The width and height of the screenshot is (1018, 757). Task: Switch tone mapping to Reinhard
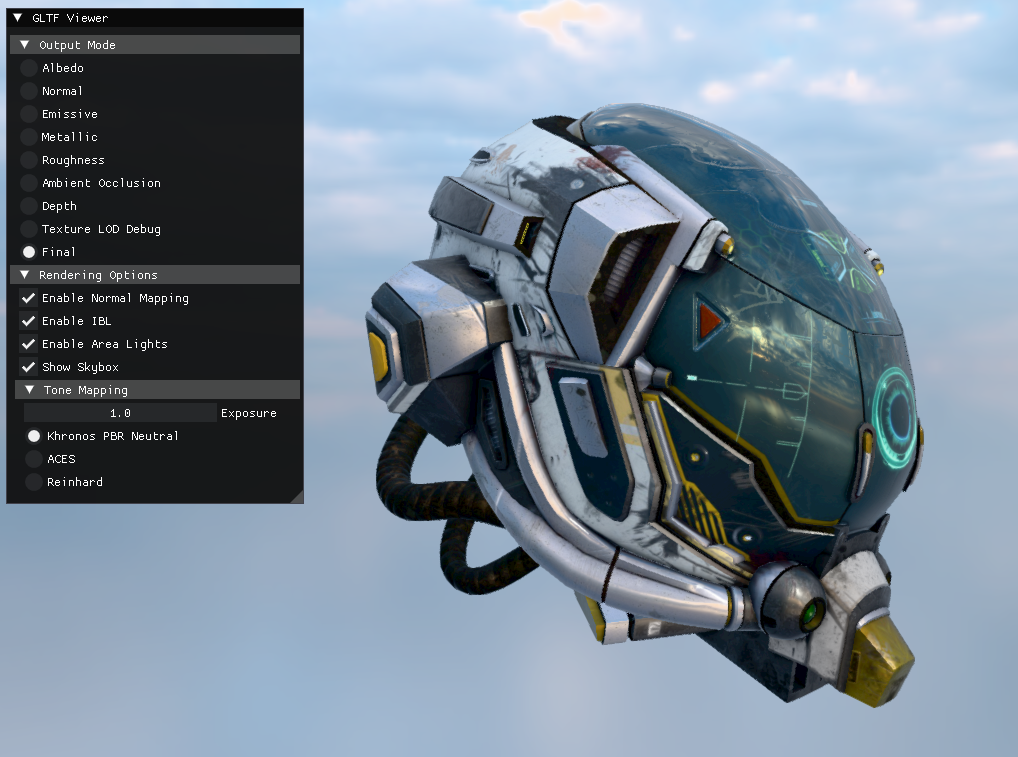(34, 482)
